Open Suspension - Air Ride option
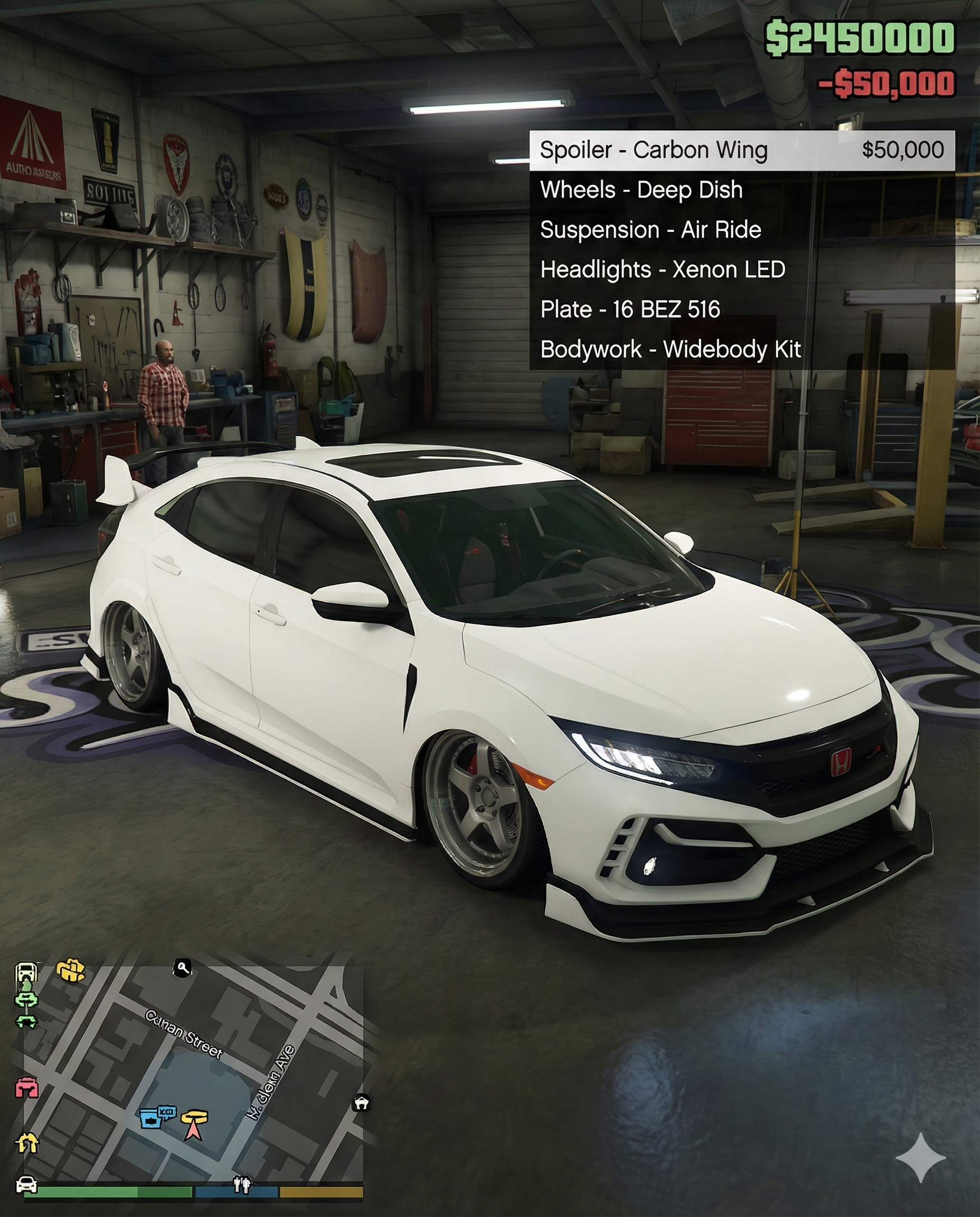This screenshot has height=1217, width=980. (x=651, y=230)
